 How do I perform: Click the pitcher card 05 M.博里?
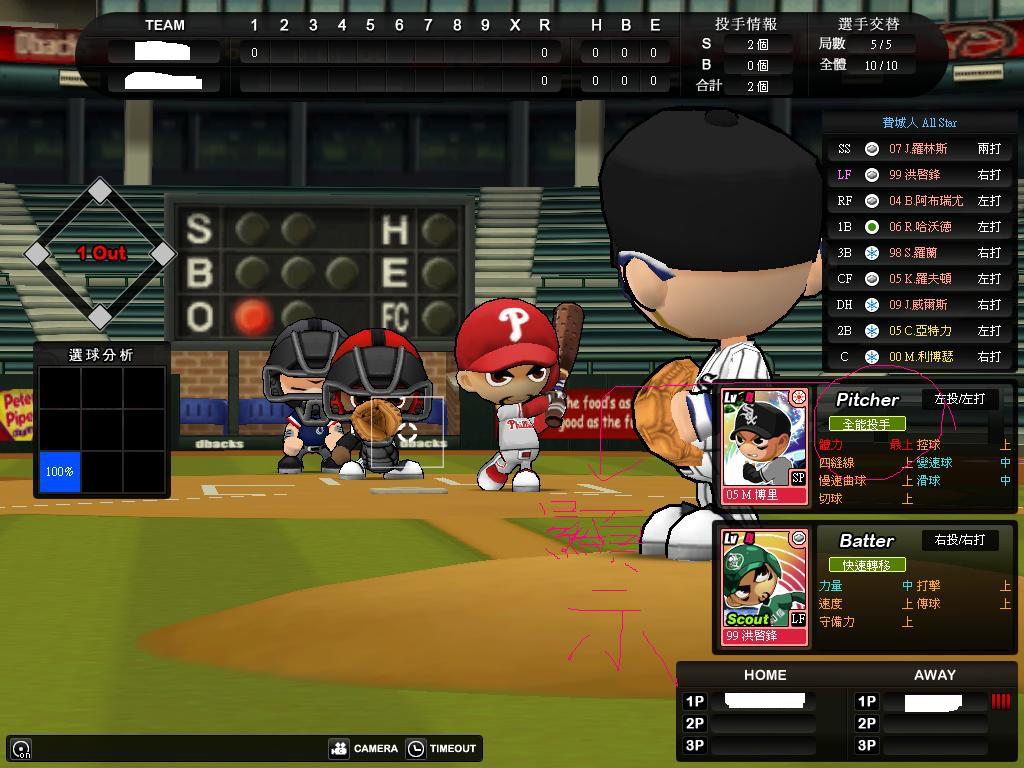[x=764, y=445]
